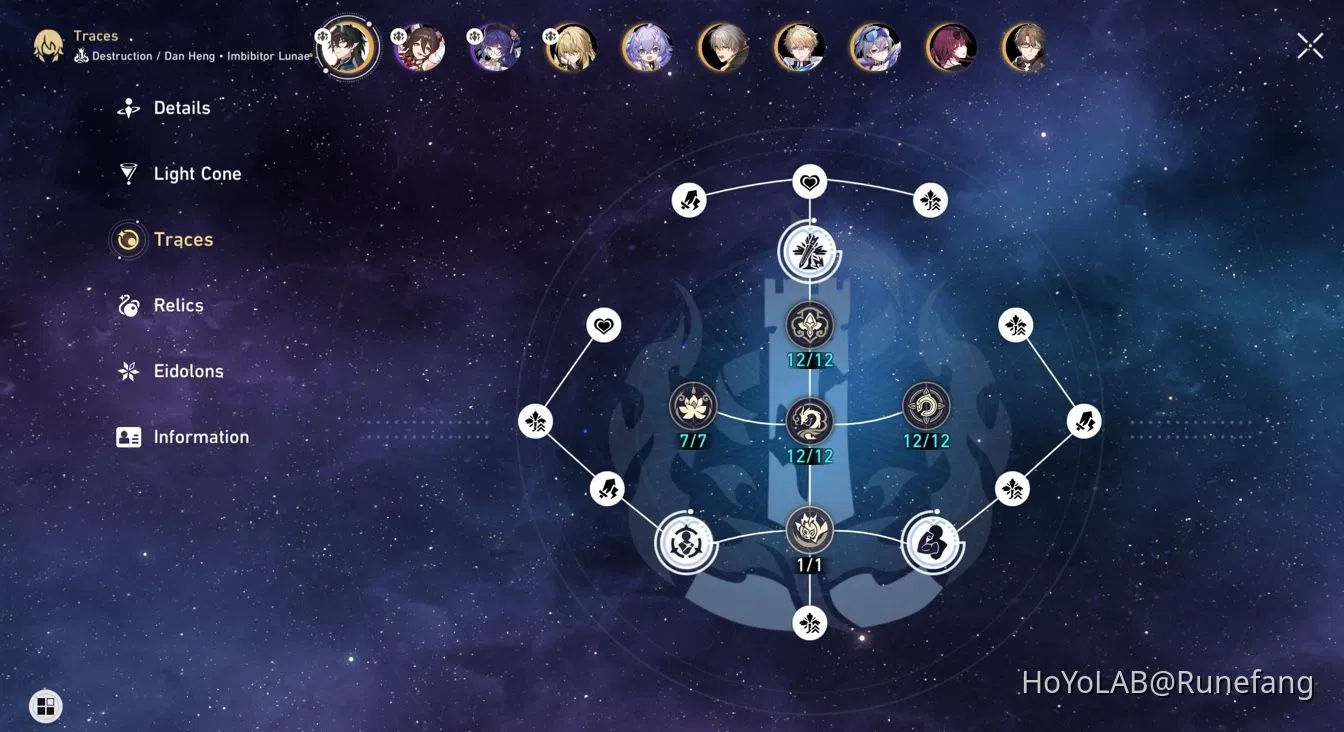Open the Information section
The width and height of the screenshot is (1344, 732).
click(201, 437)
